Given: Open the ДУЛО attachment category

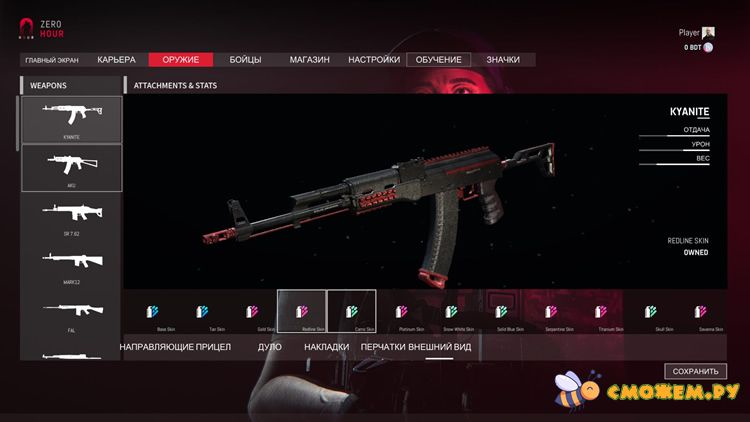Looking at the screenshot, I should click(x=270, y=347).
